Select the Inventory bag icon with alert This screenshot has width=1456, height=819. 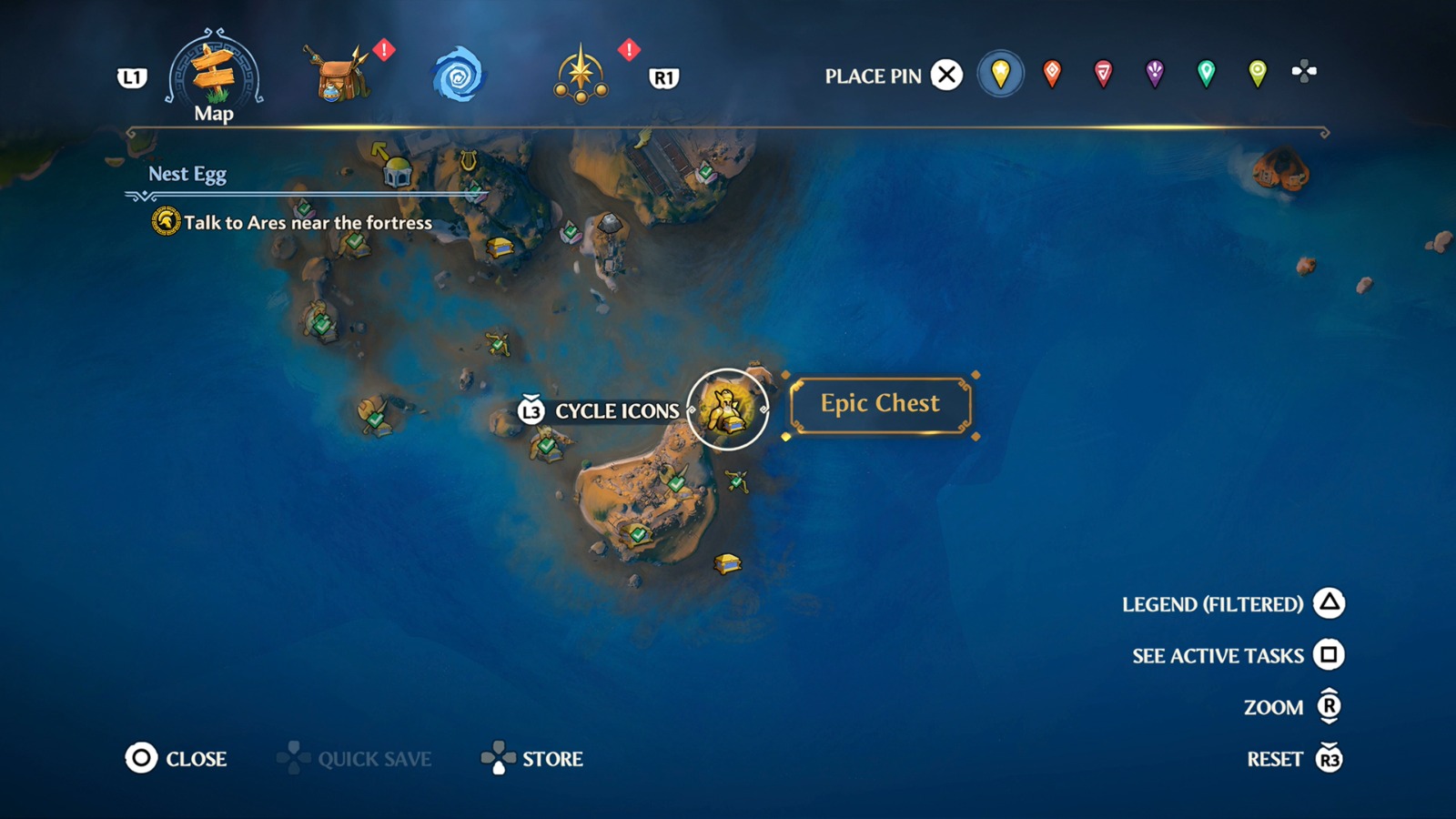tap(337, 73)
